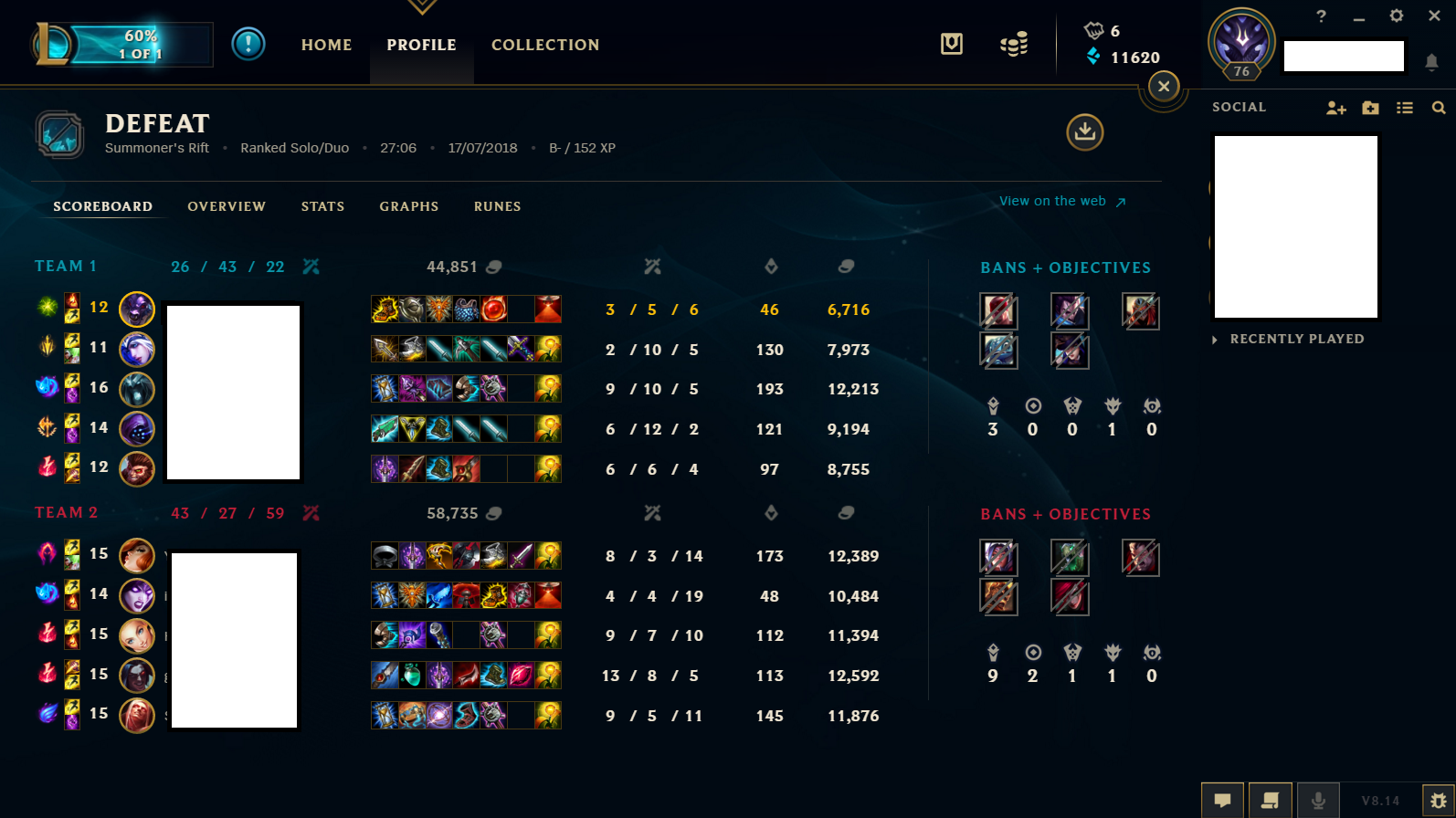Open the create group folder icon in Social
Screen dimensions: 1456x818
click(1370, 107)
